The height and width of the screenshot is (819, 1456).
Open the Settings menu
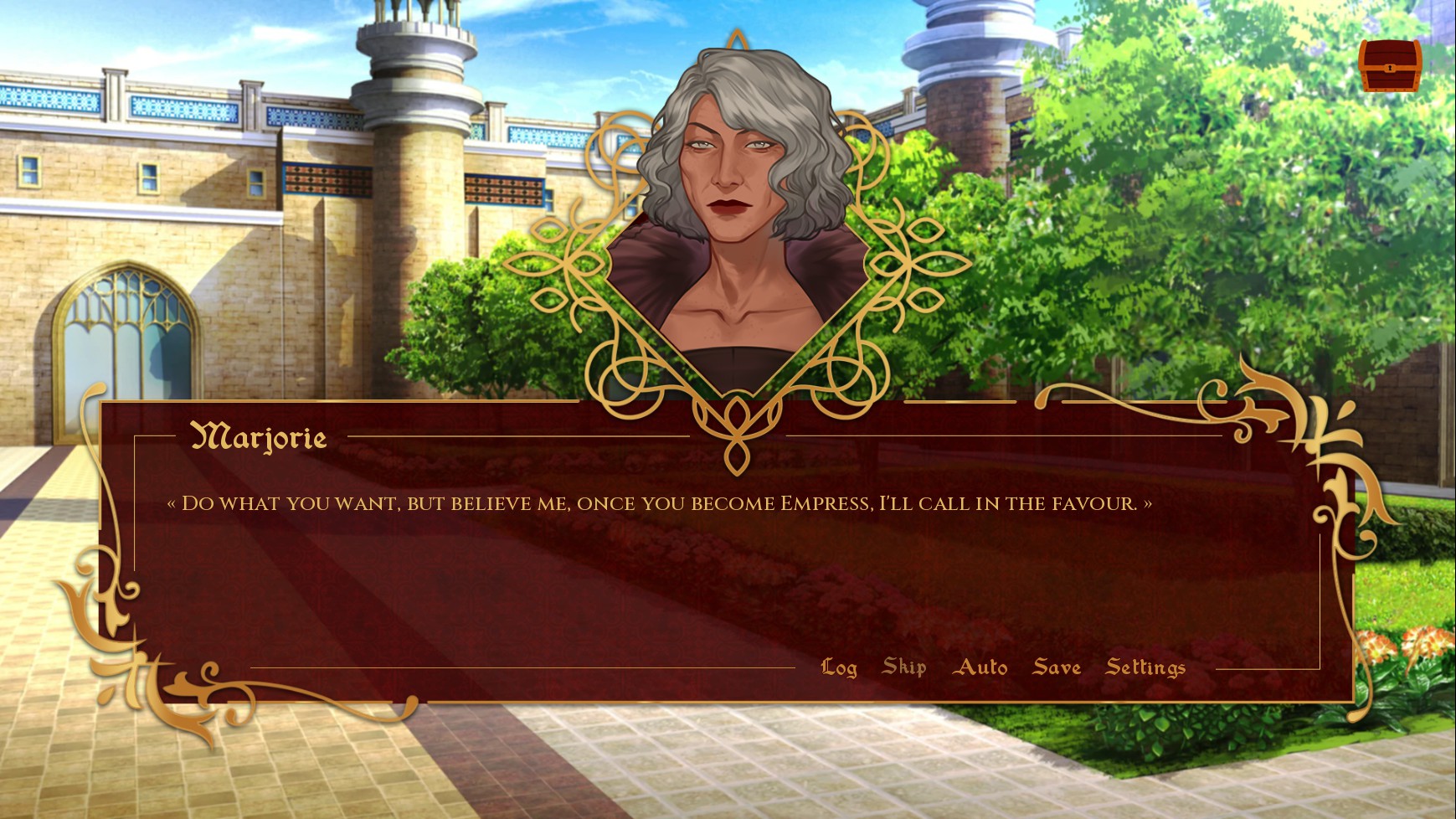click(x=1145, y=667)
